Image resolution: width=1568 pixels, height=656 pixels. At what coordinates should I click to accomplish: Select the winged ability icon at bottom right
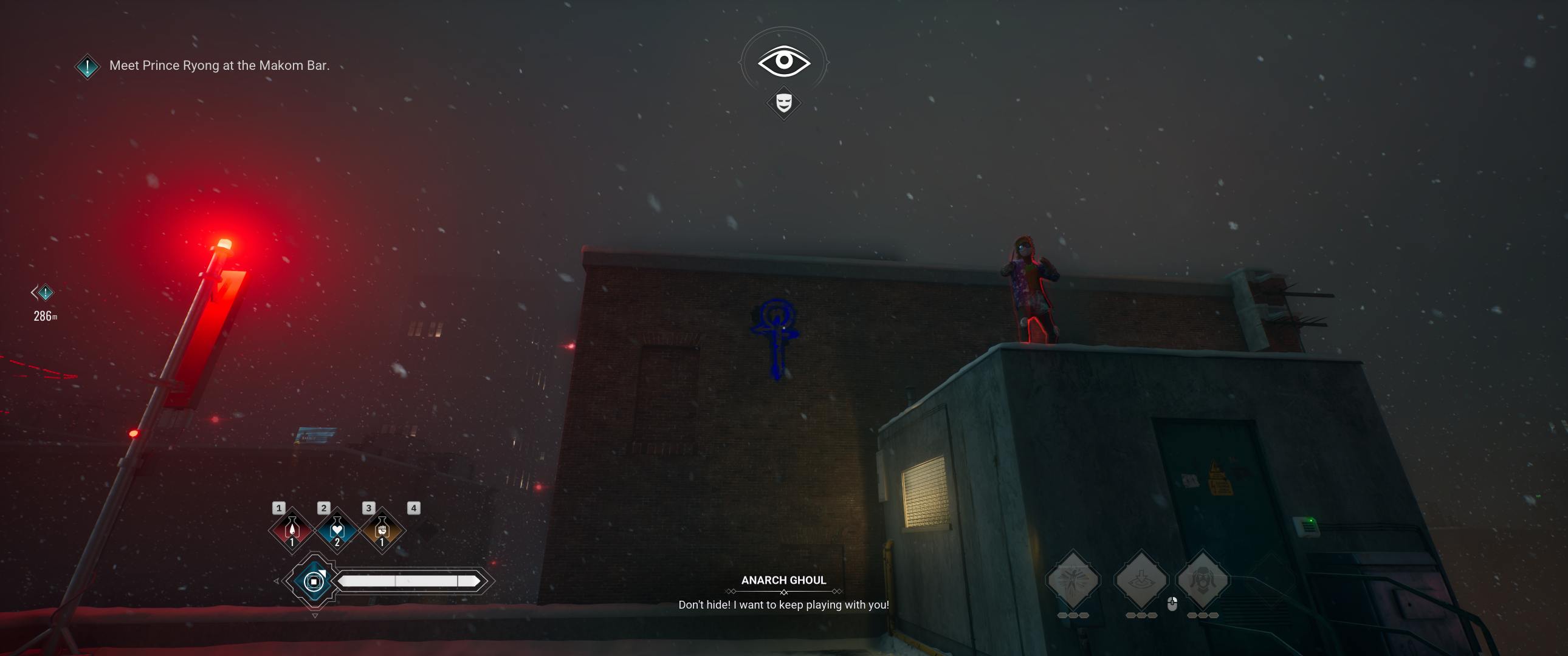1073,578
